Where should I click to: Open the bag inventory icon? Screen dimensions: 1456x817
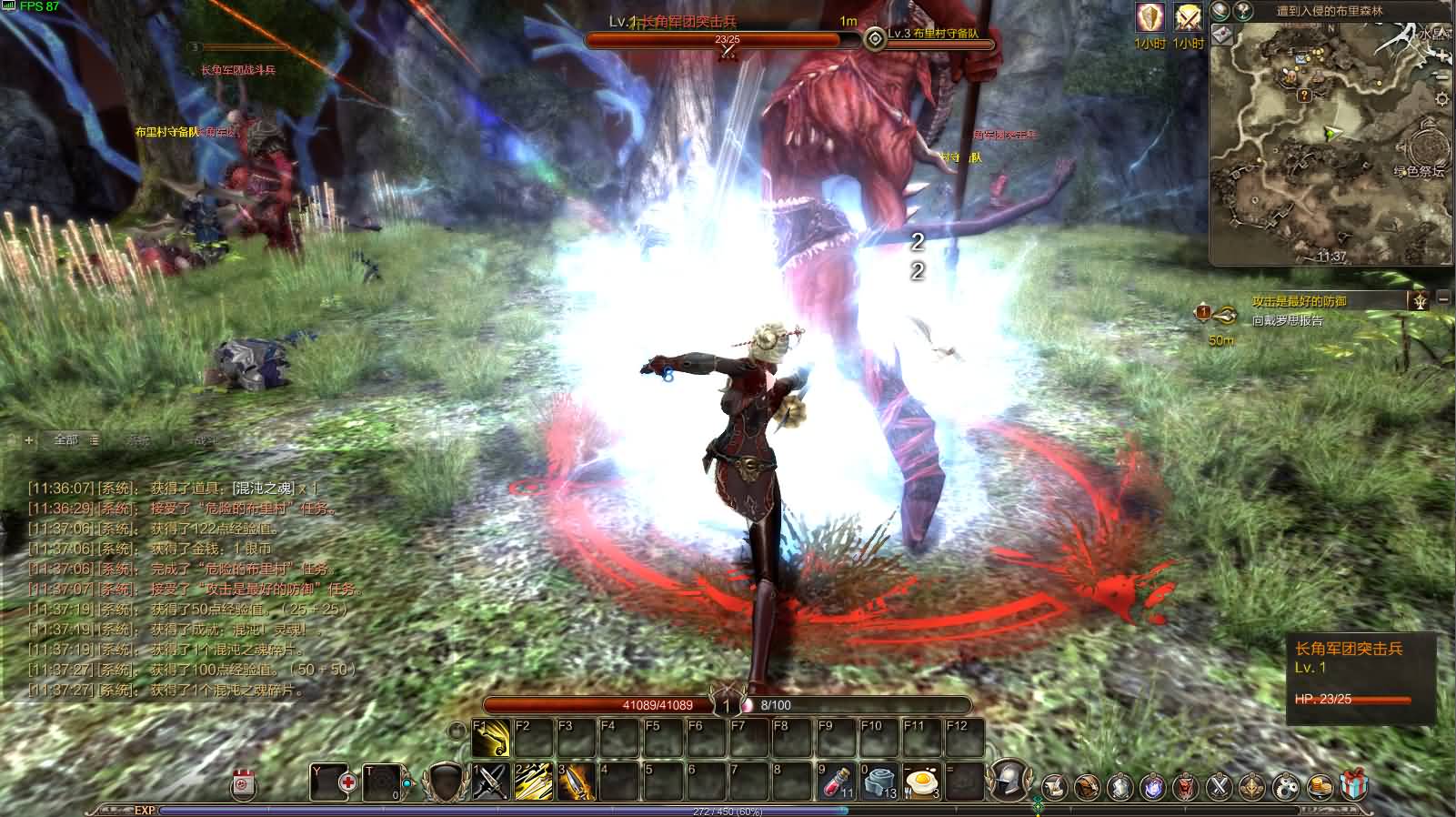pos(1088,785)
